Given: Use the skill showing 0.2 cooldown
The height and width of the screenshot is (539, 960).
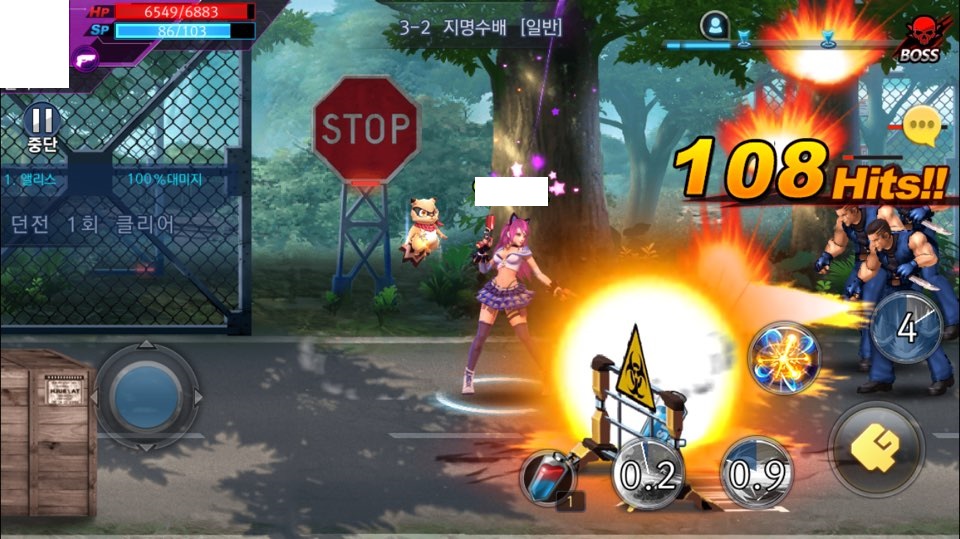Looking at the screenshot, I should coord(648,473).
